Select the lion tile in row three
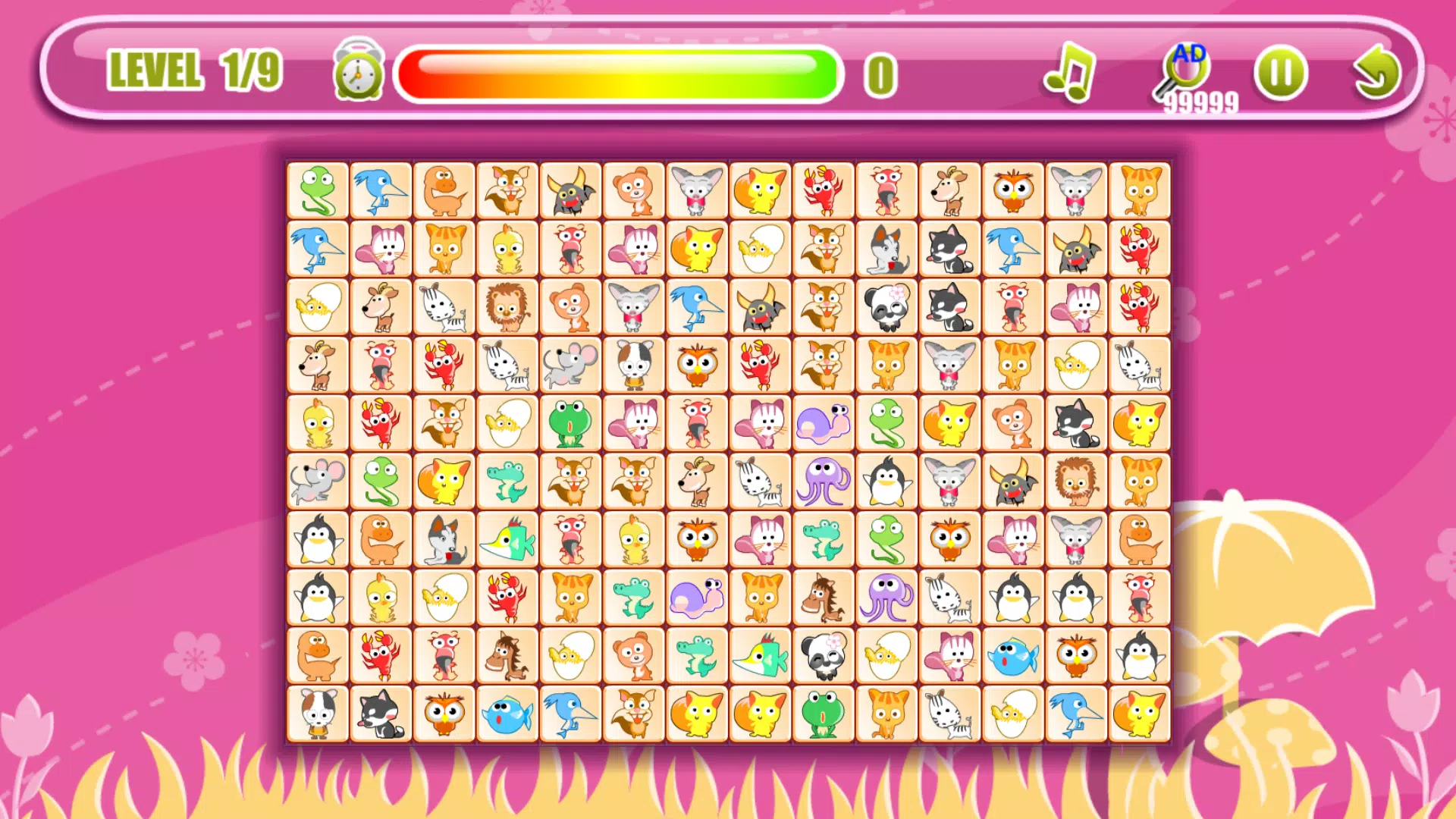 pyautogui.click(x=507, y=306)
